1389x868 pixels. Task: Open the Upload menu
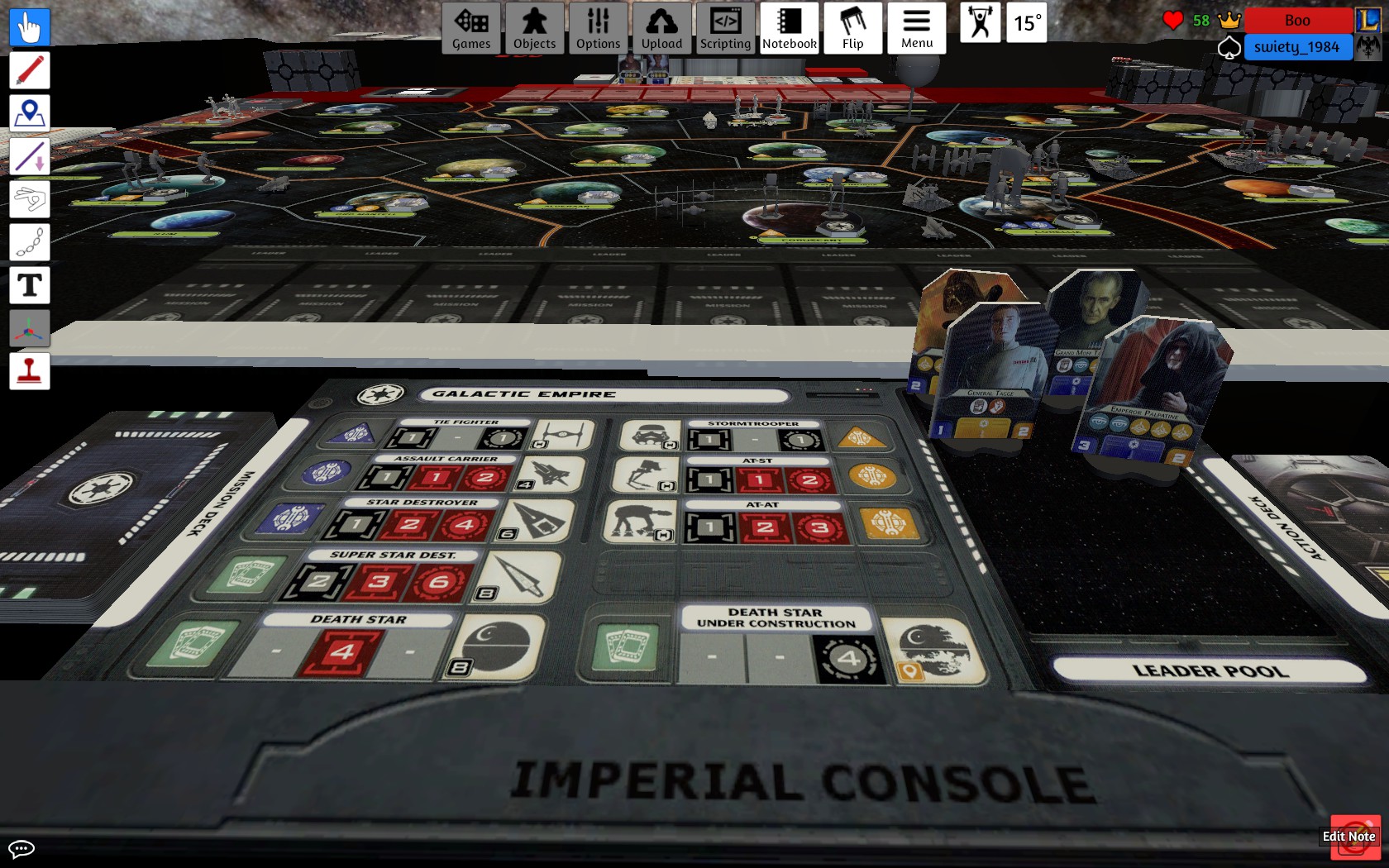(661, 28)
